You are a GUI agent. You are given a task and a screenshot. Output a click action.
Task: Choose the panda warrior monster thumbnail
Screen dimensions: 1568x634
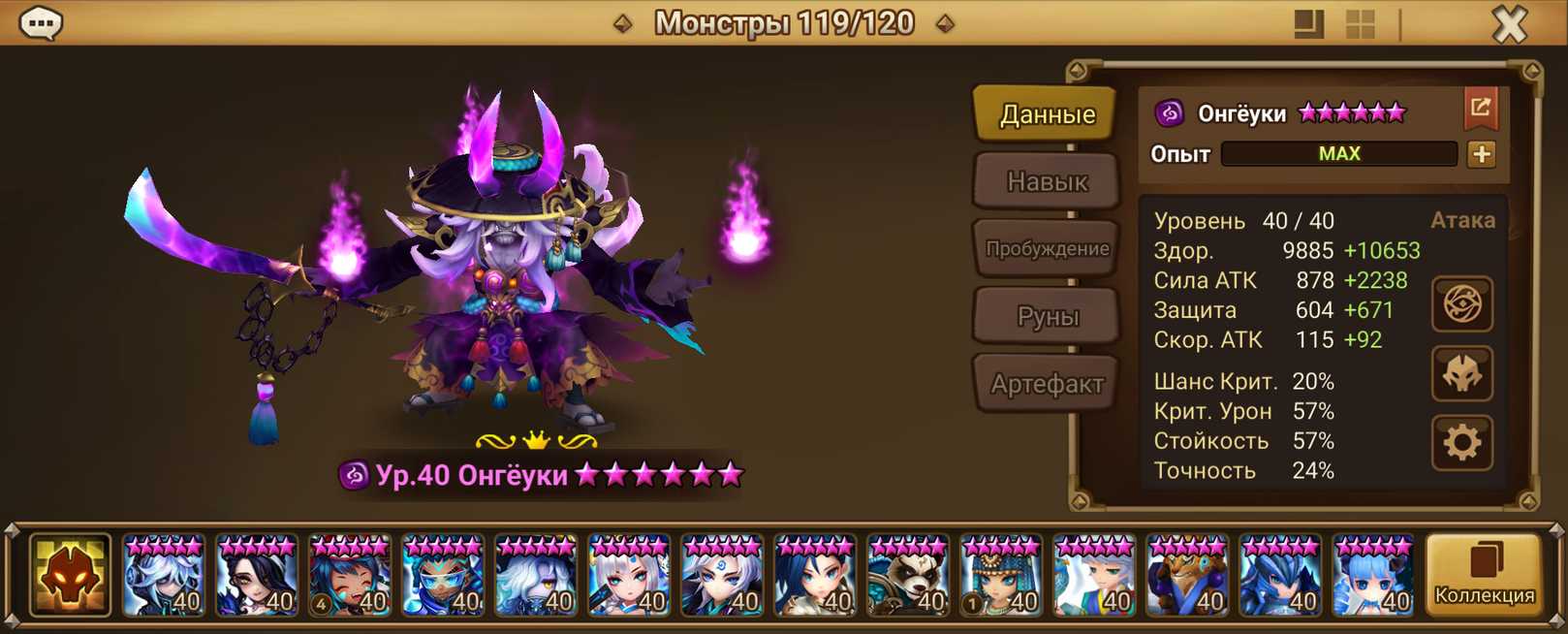[908, 576]
